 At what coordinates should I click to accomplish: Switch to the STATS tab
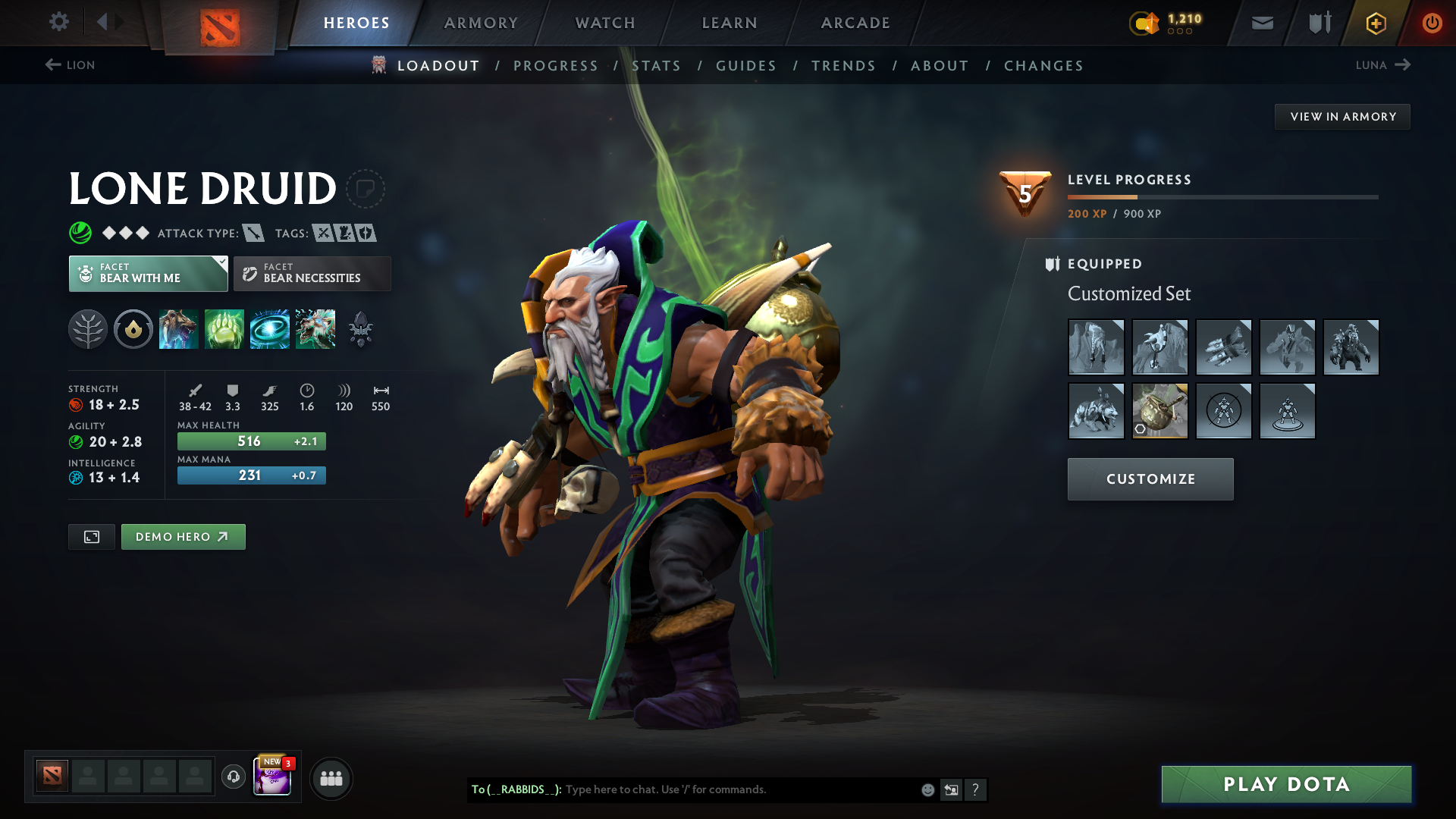(657, 66)
